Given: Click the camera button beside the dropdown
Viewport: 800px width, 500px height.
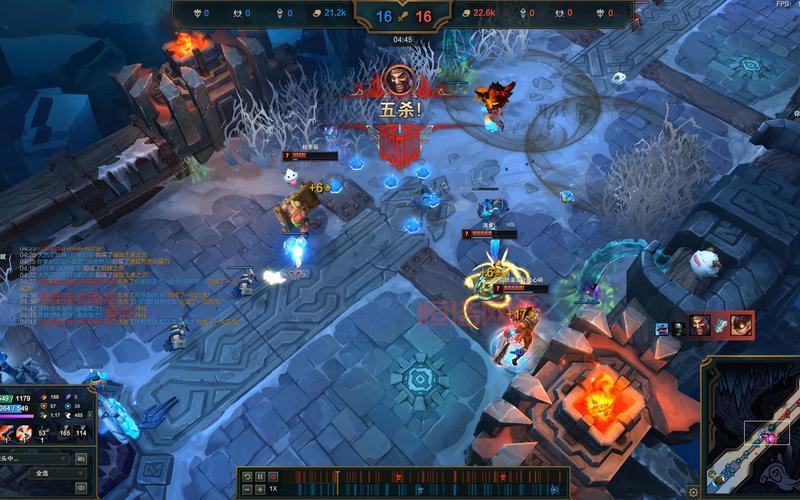Looking at the screenshot, I should [x=80, y=458].
